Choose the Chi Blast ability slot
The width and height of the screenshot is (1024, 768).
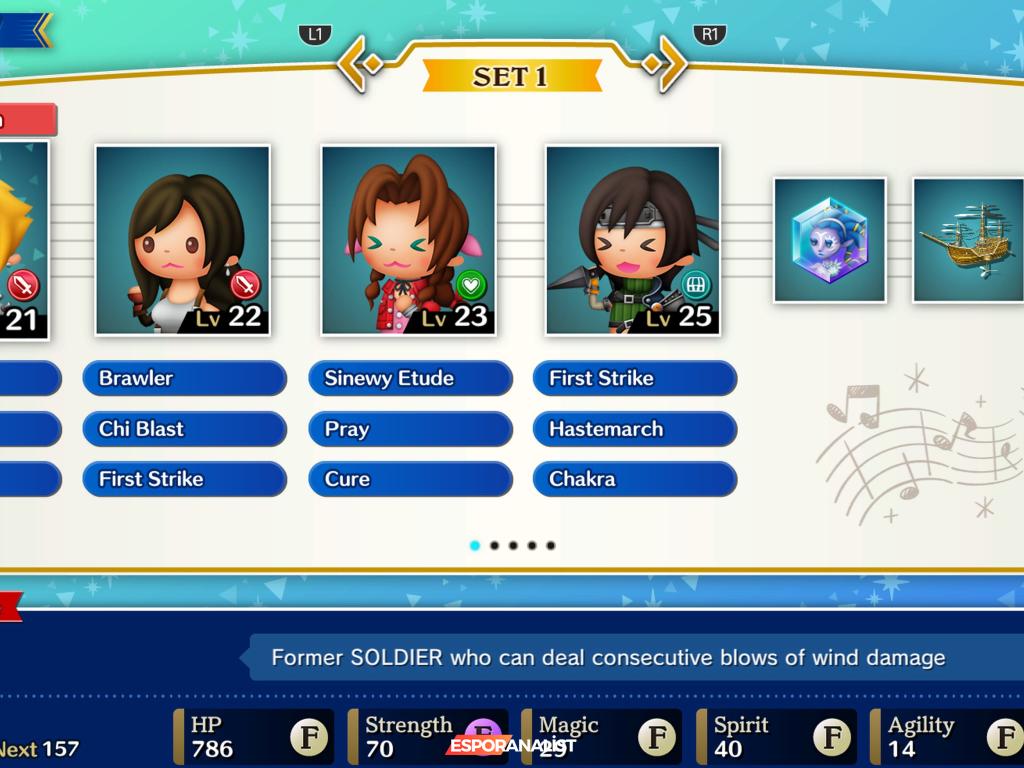(x=184, y=429)
